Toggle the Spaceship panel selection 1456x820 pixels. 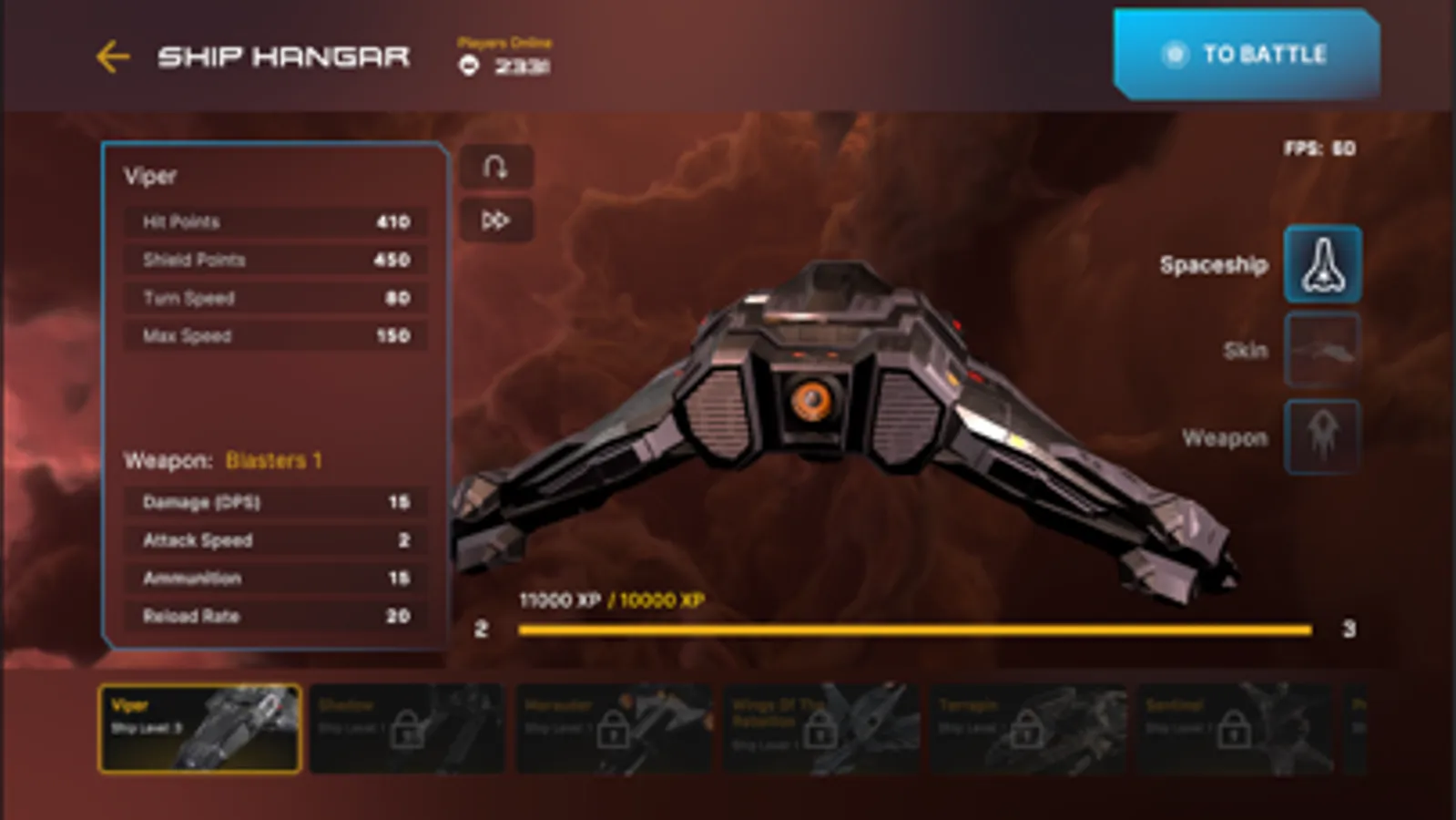click(1322, 265)
